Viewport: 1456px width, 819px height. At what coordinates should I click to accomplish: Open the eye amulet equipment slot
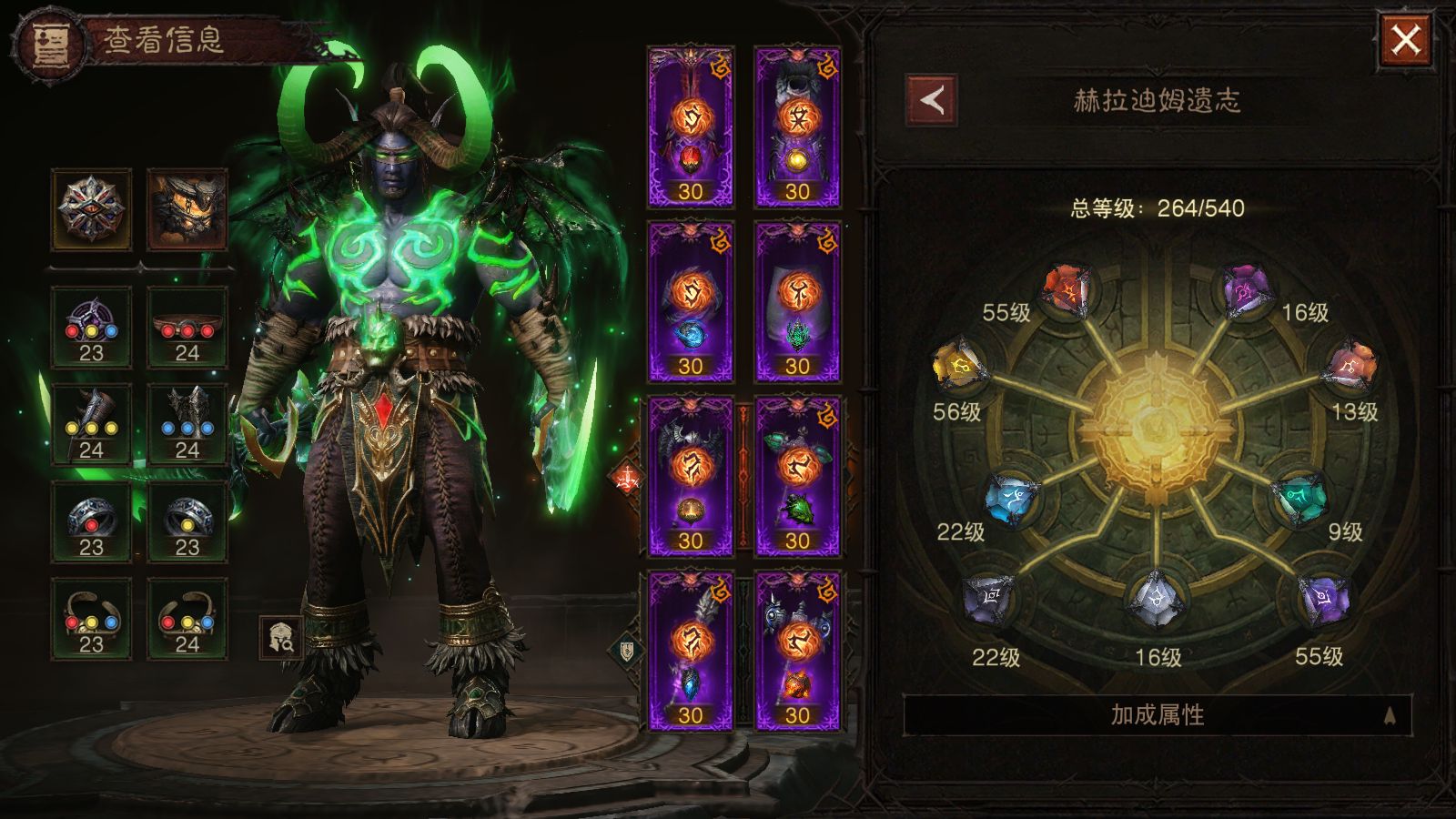click(x=91, y=208)
